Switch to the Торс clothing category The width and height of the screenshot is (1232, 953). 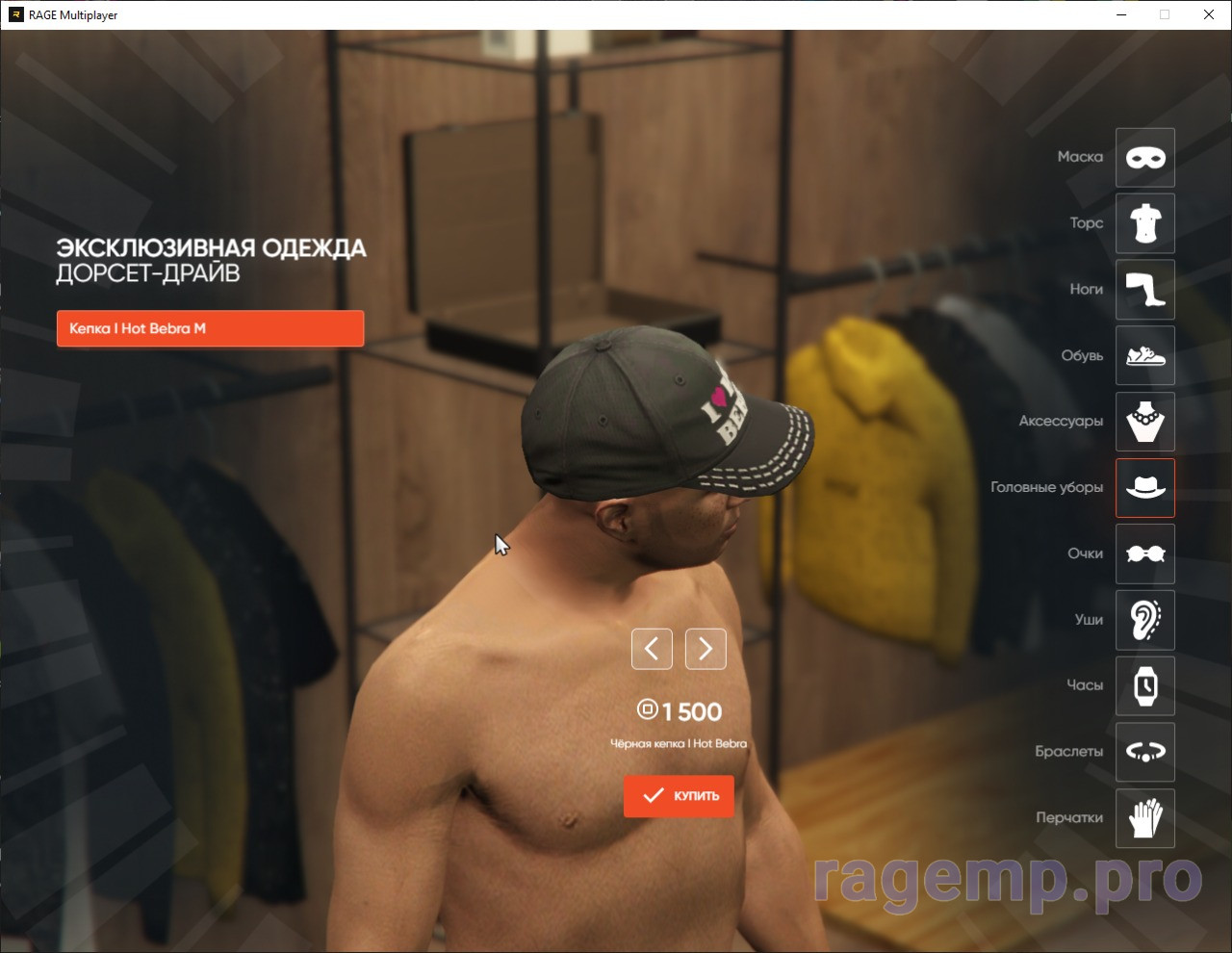(1144, 223)
